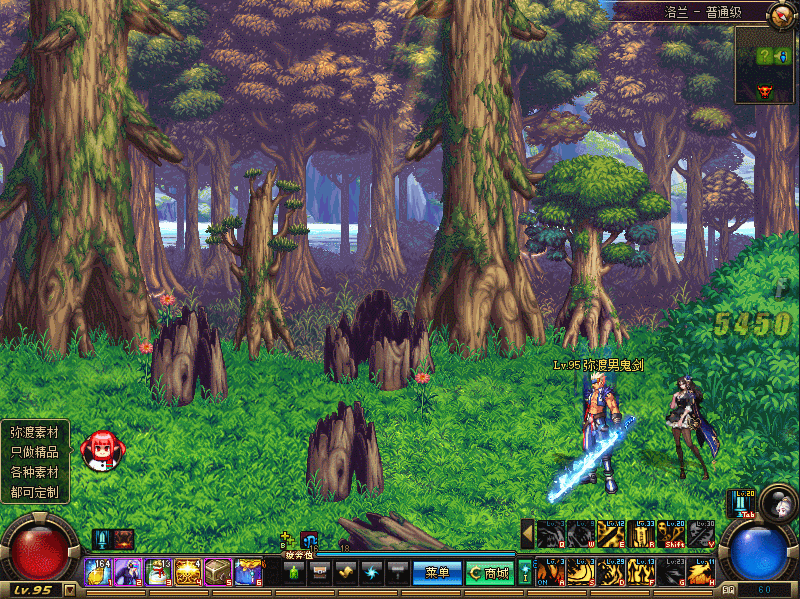Activate the Lv.12 slash skill on E
Viewport: 800px width, 599px height.
pos(611,534)
